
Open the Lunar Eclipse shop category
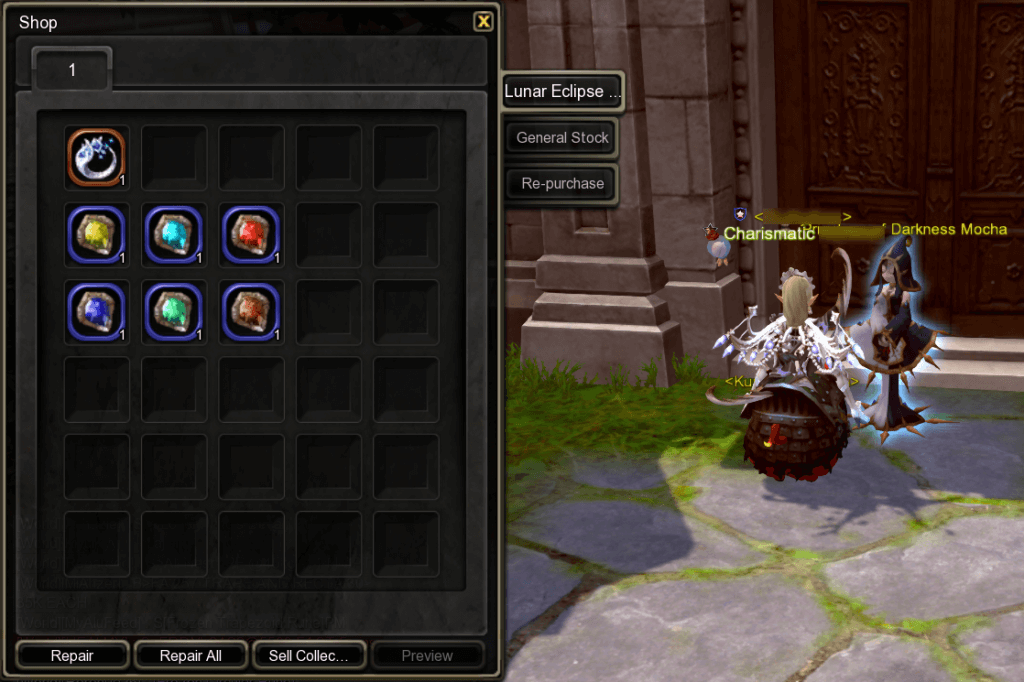562,91
